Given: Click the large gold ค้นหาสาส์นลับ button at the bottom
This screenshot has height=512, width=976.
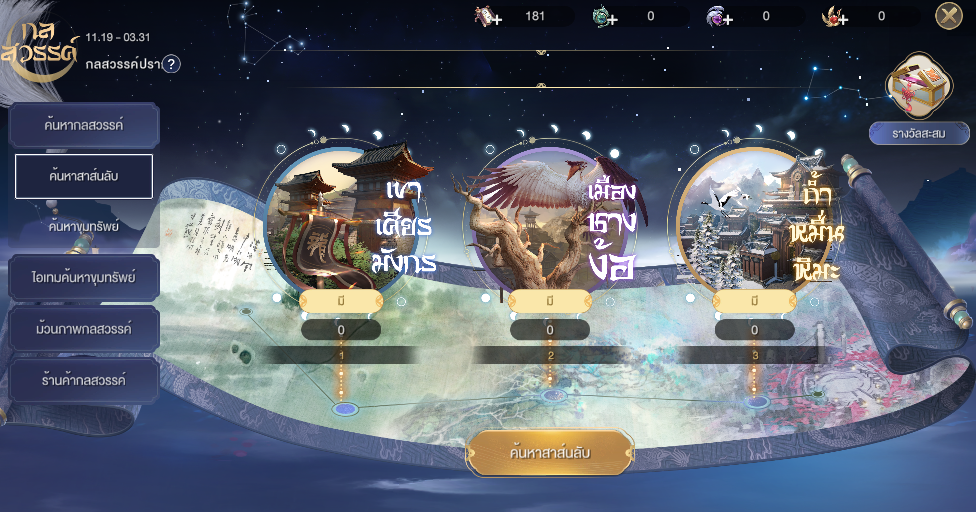Looking at the screenshot, I should 550,453.
